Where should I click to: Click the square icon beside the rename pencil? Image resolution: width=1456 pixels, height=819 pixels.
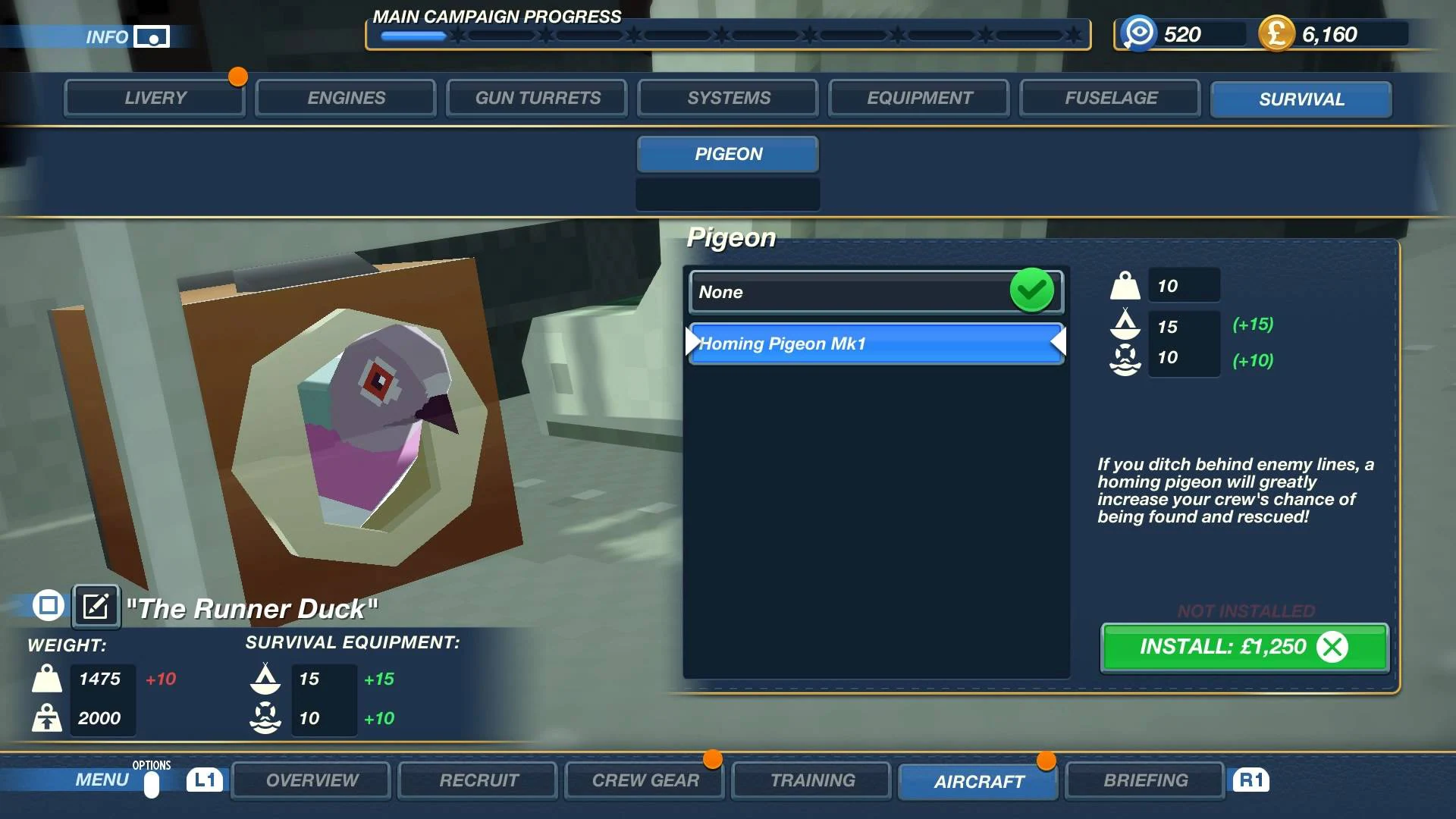47,606
